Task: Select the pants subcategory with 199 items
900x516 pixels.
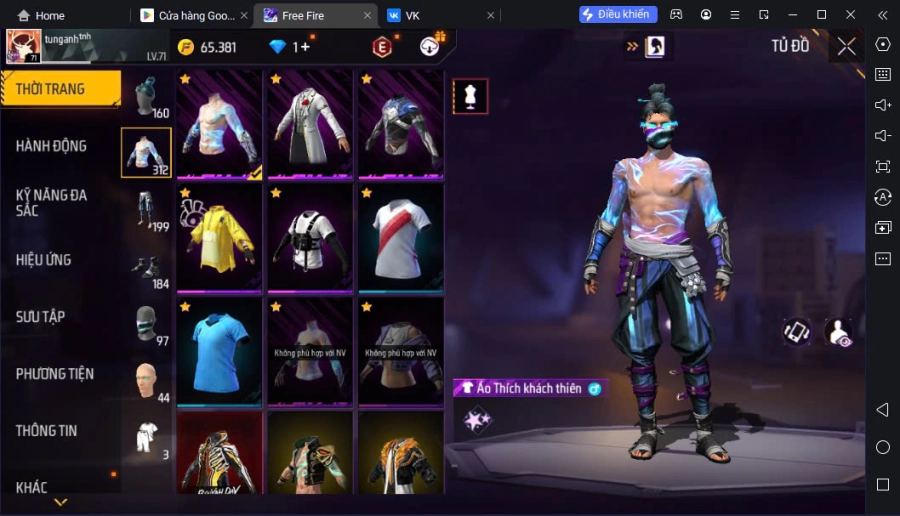Action: [146, 211]
